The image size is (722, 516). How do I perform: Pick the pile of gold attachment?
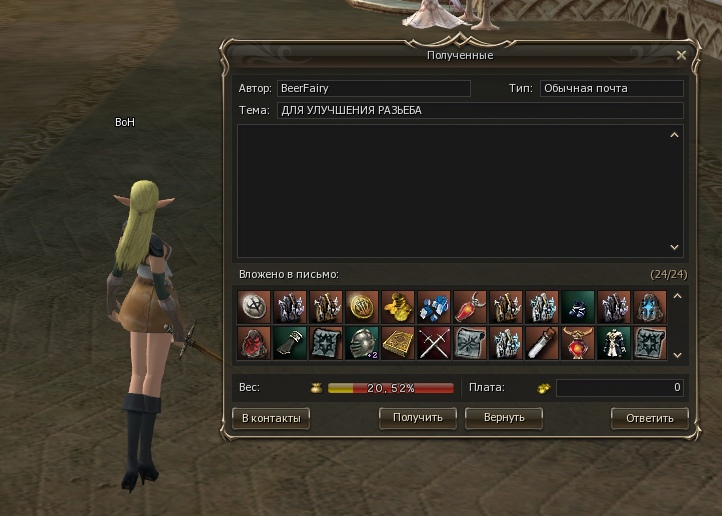(x=398, y=306)
